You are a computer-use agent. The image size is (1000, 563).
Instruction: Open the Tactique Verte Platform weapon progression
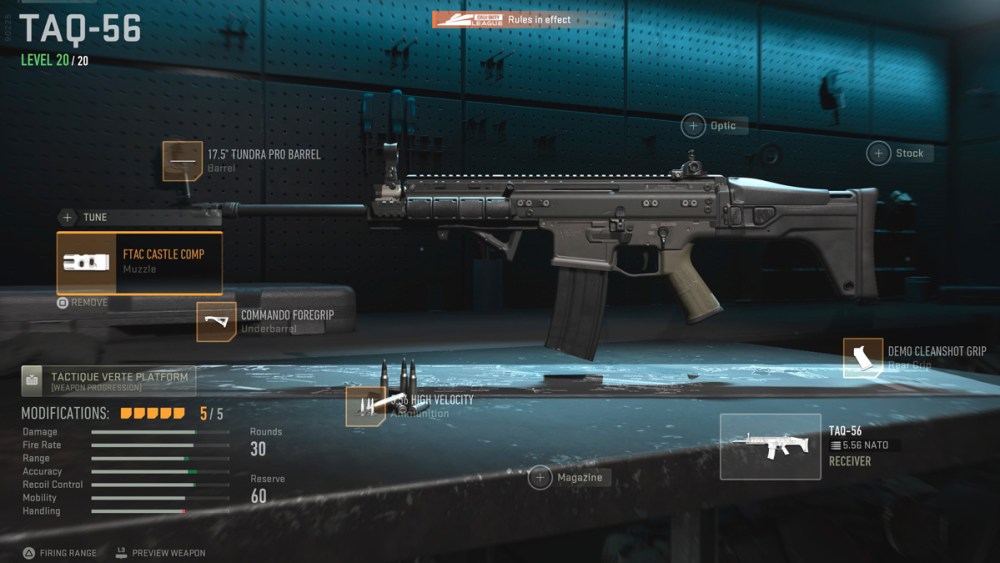tap(108, 381)
